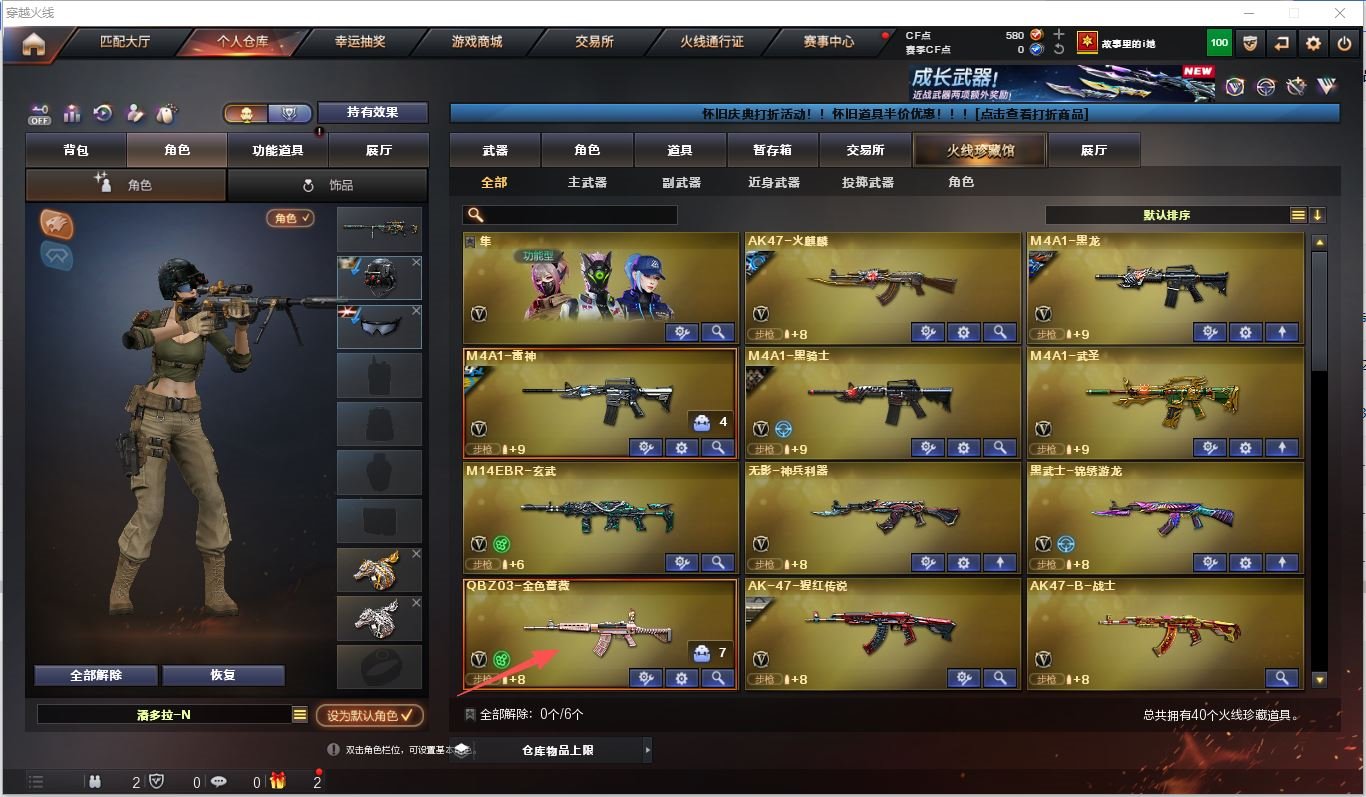Screen dimensions: 1366x797
Task: Filter by 主武器 primary weapons
Action: 587,182
